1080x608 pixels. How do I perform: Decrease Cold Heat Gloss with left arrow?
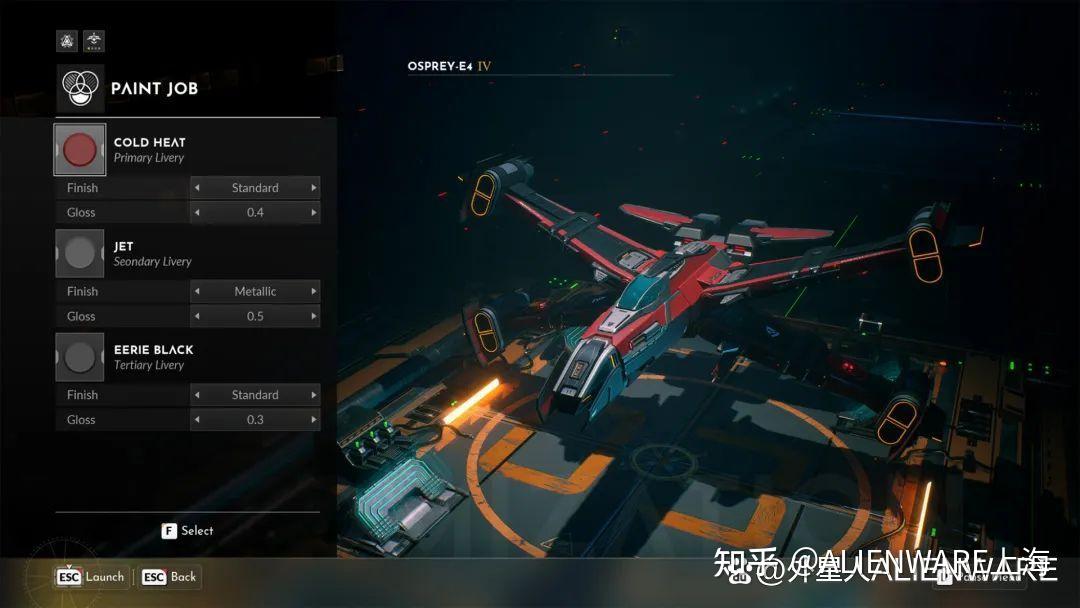click(197, 212)
